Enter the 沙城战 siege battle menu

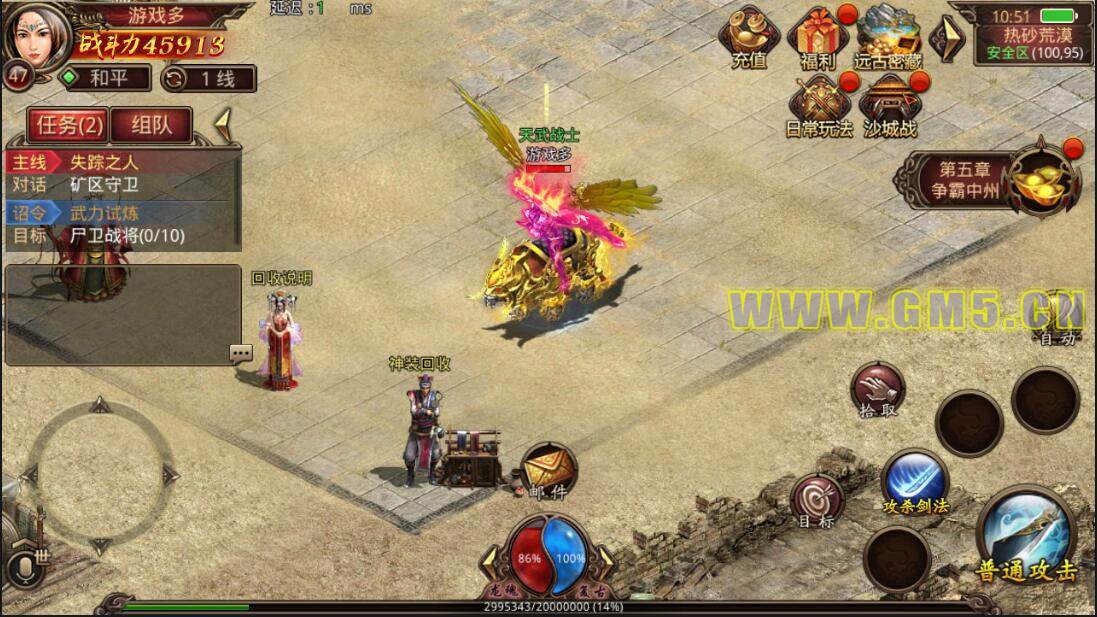click(x=889, y=106)
